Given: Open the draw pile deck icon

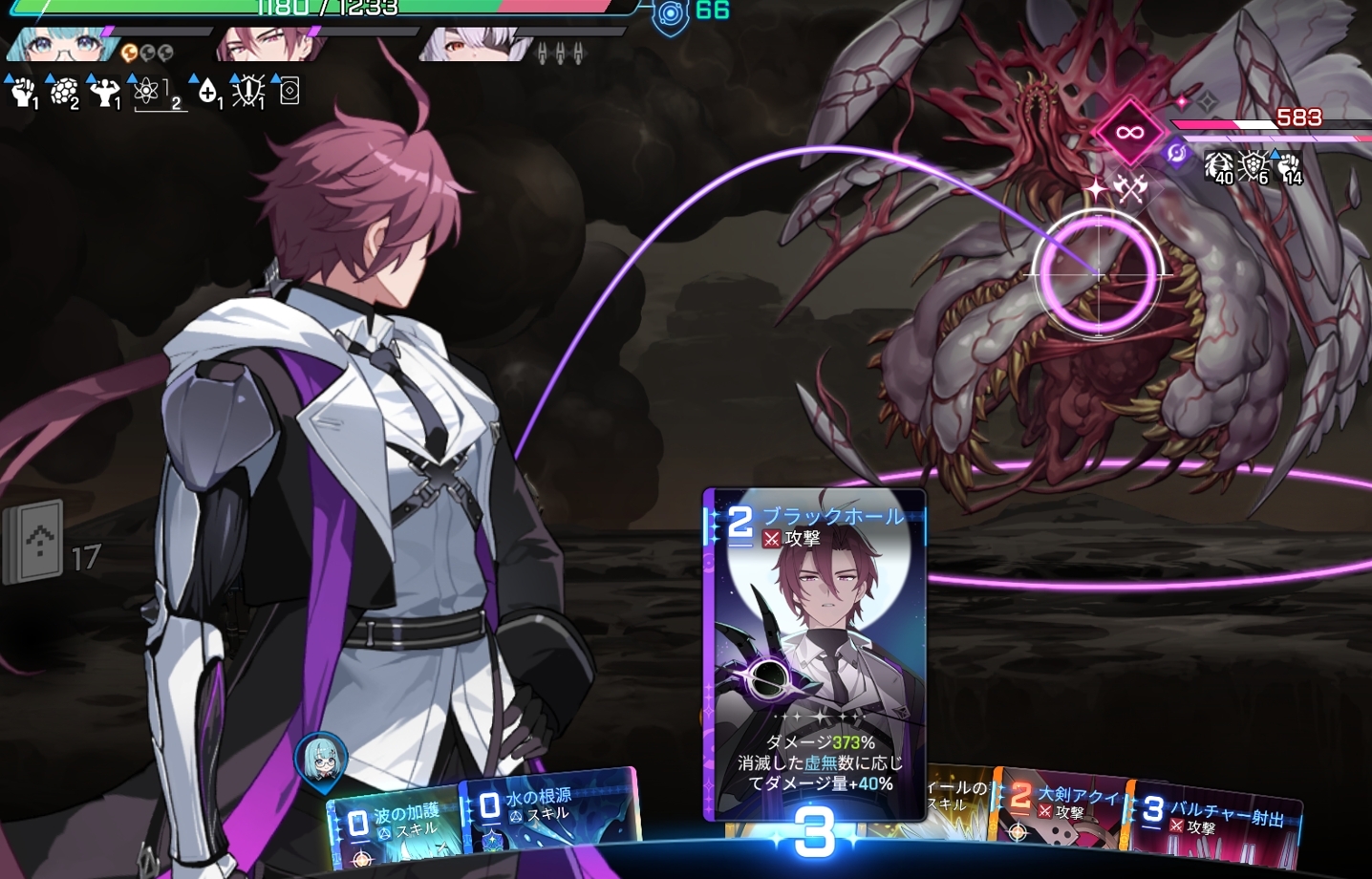Looking at the screenshot, I should click(34, 543).
